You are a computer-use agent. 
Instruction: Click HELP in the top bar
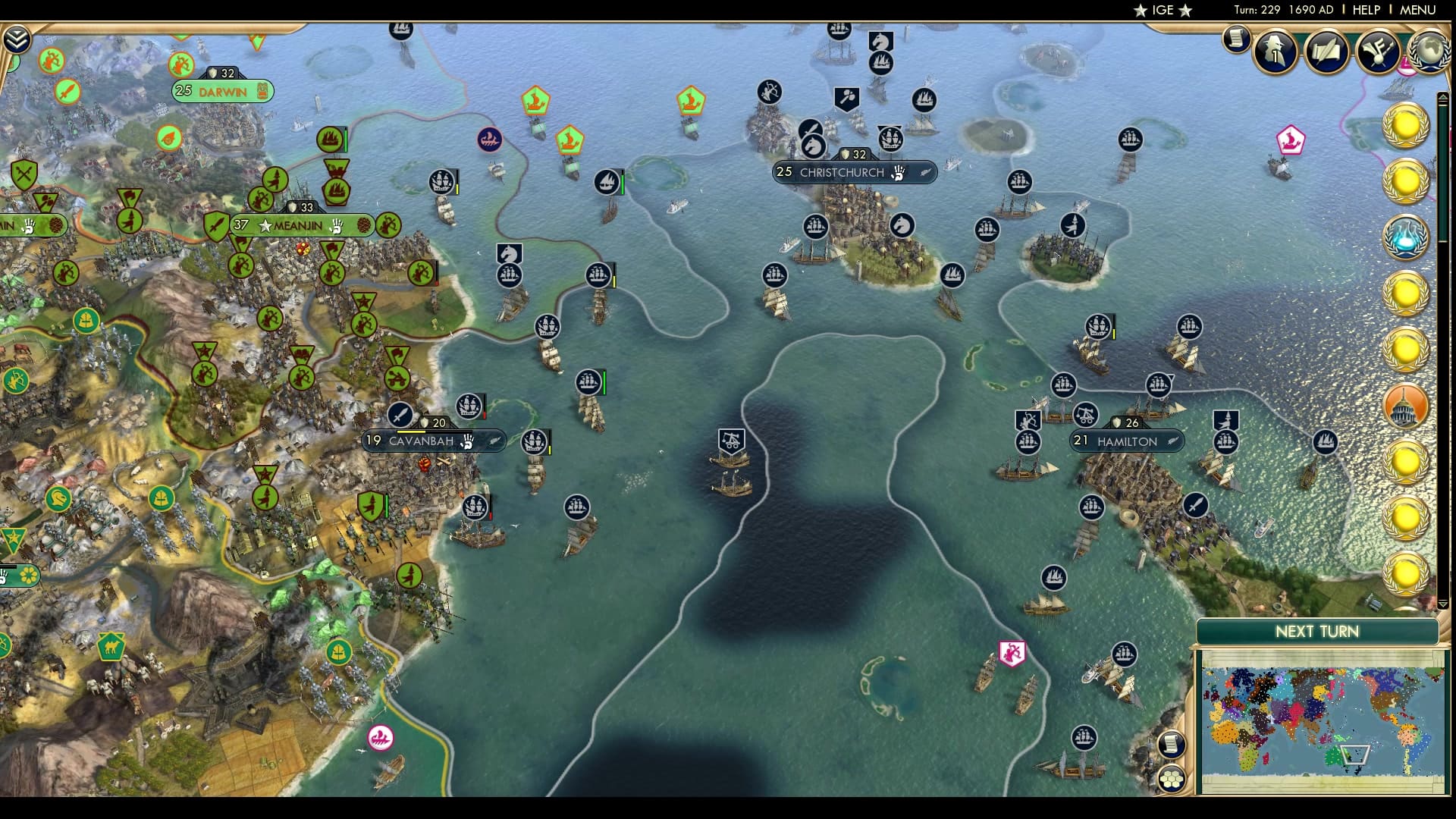[1365, 11]
